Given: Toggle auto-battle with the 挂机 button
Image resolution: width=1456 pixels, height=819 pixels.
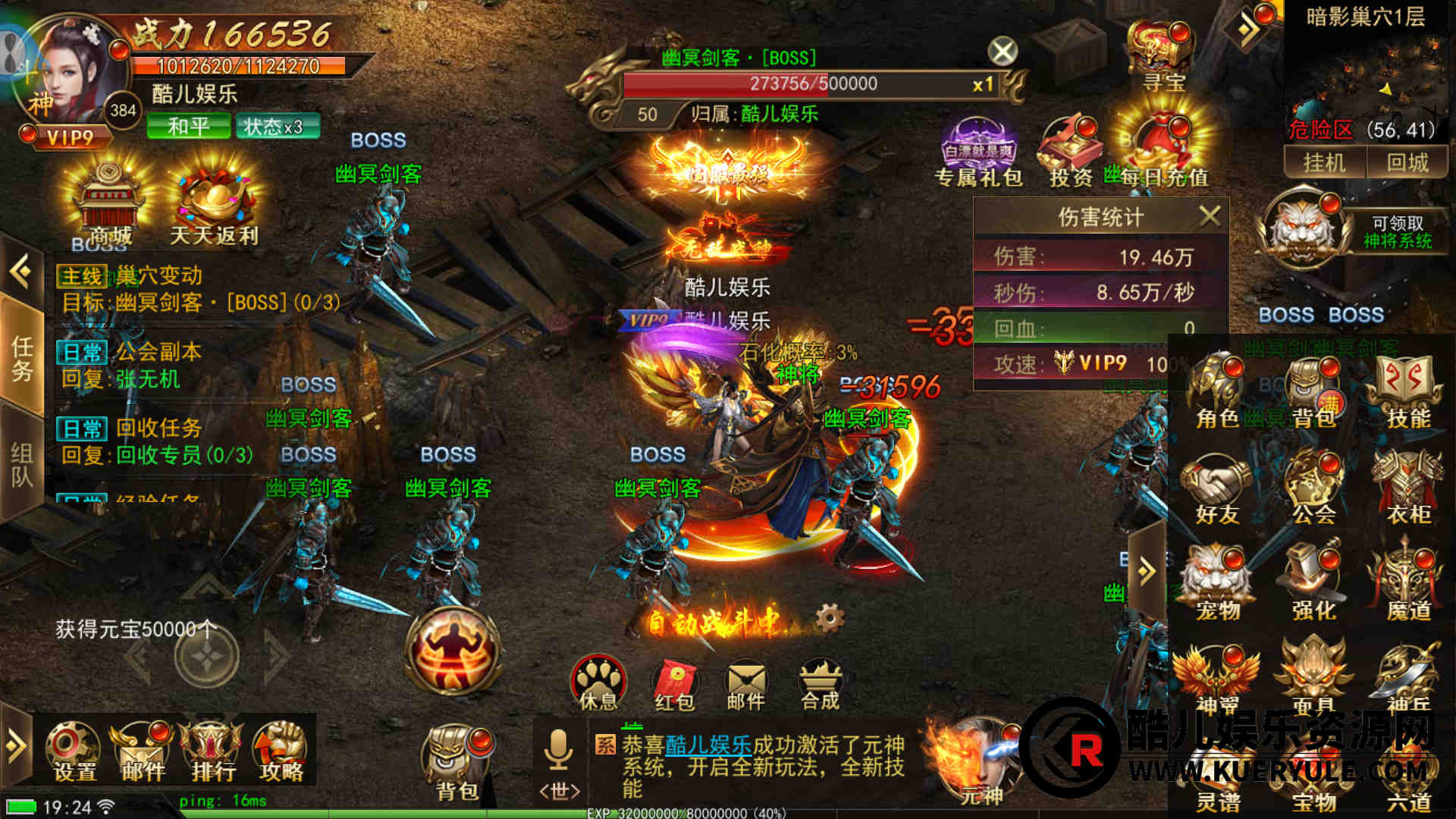Looking at the screenshot, I should 1323,162.
